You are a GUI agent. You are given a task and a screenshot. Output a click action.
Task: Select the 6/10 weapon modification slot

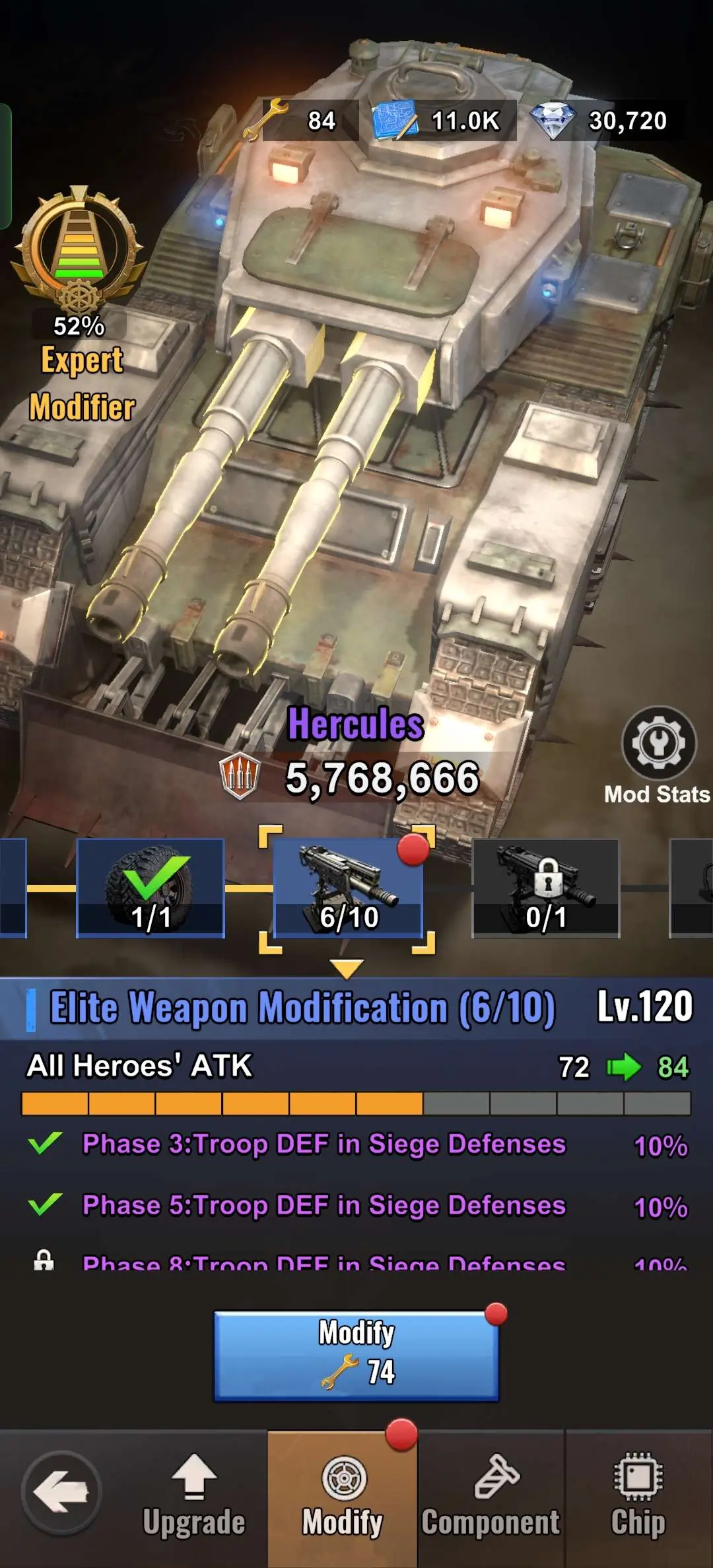pyautogui.click(x=348, y=888)
